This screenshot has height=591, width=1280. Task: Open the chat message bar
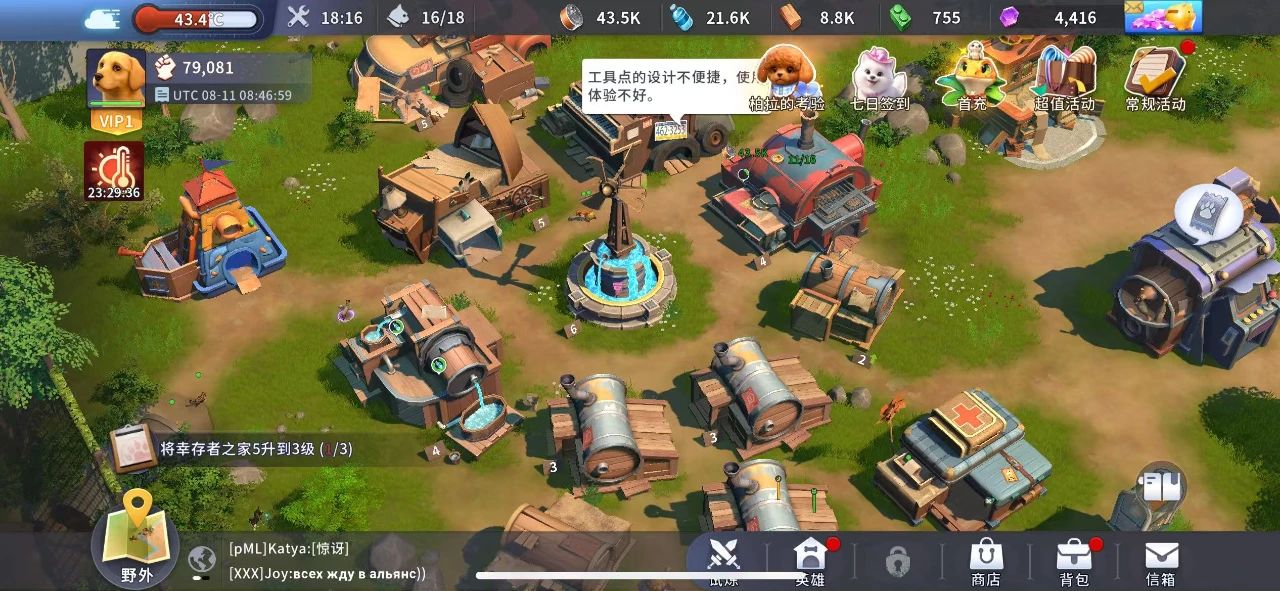point(330,561)
